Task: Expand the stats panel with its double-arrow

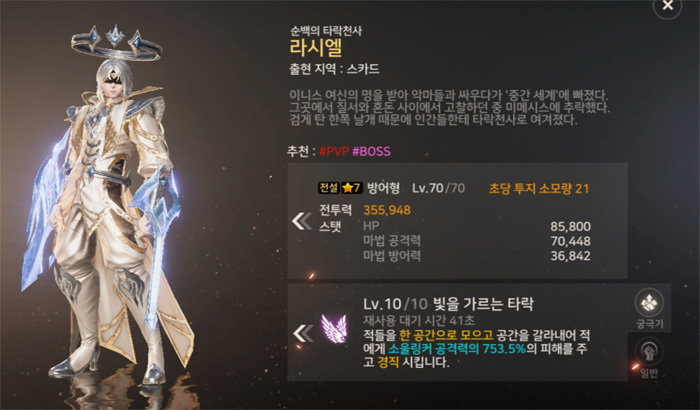Action: point(302,222)
